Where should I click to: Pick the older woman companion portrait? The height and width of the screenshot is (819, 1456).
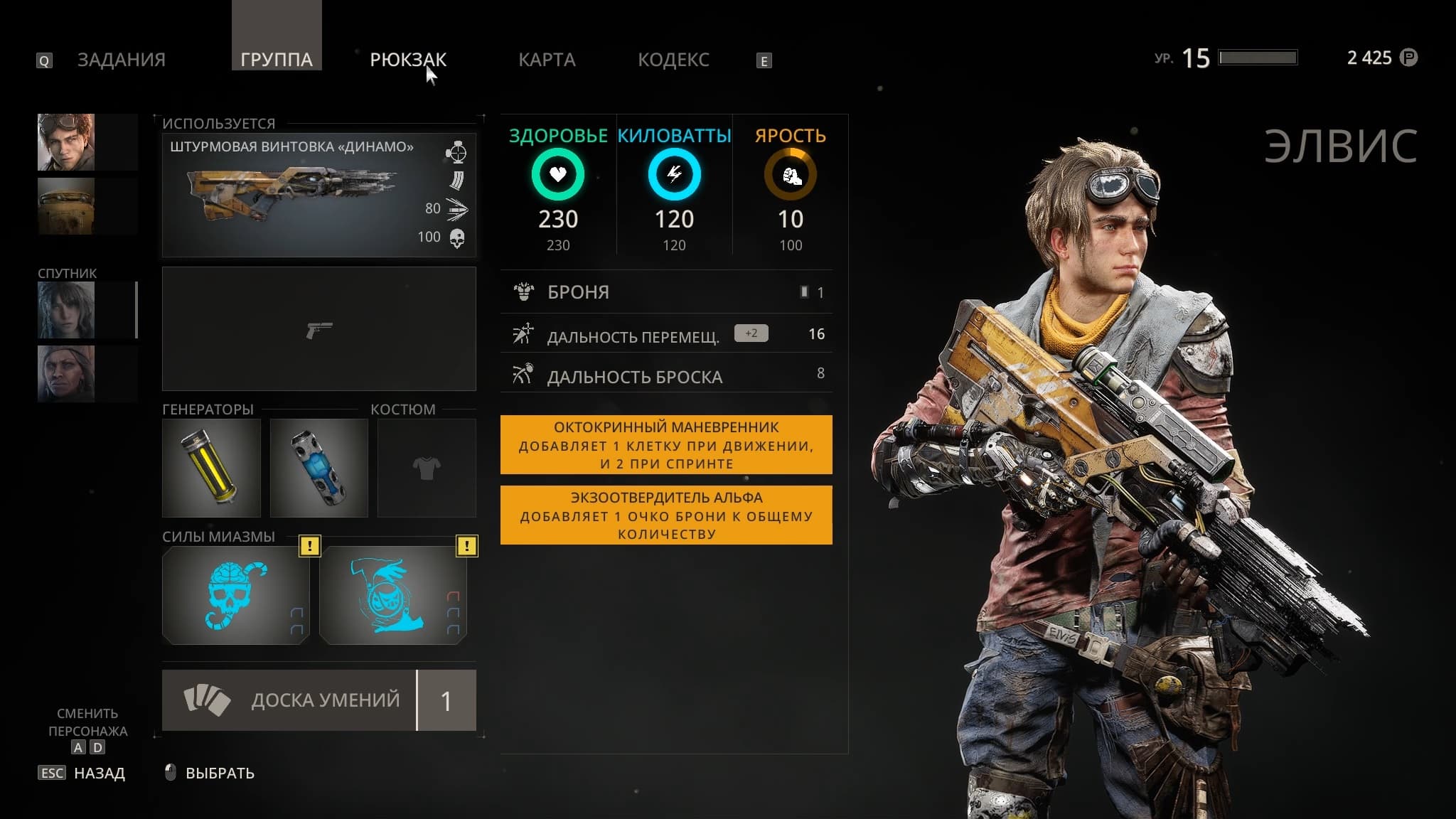point(66,374)
